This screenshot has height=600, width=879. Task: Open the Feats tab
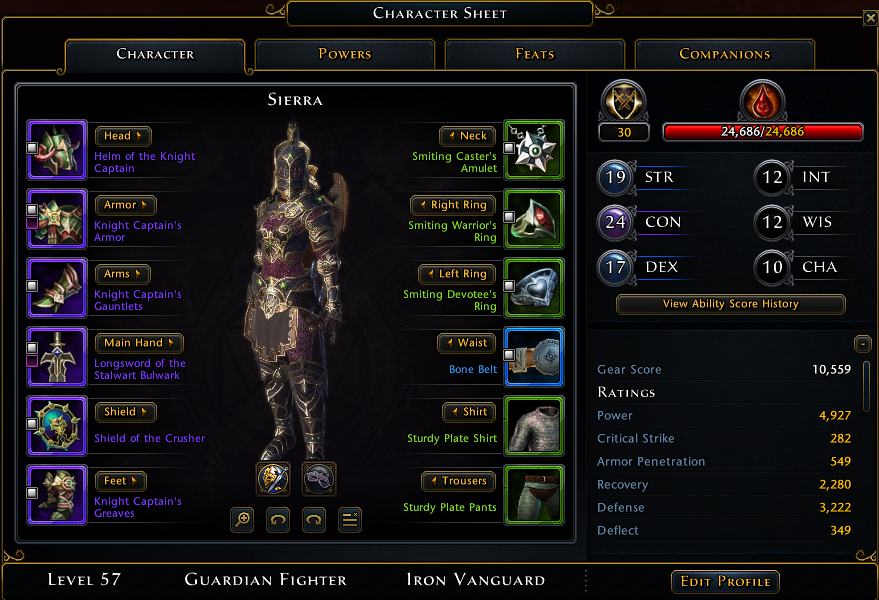(x=535, y=54)
